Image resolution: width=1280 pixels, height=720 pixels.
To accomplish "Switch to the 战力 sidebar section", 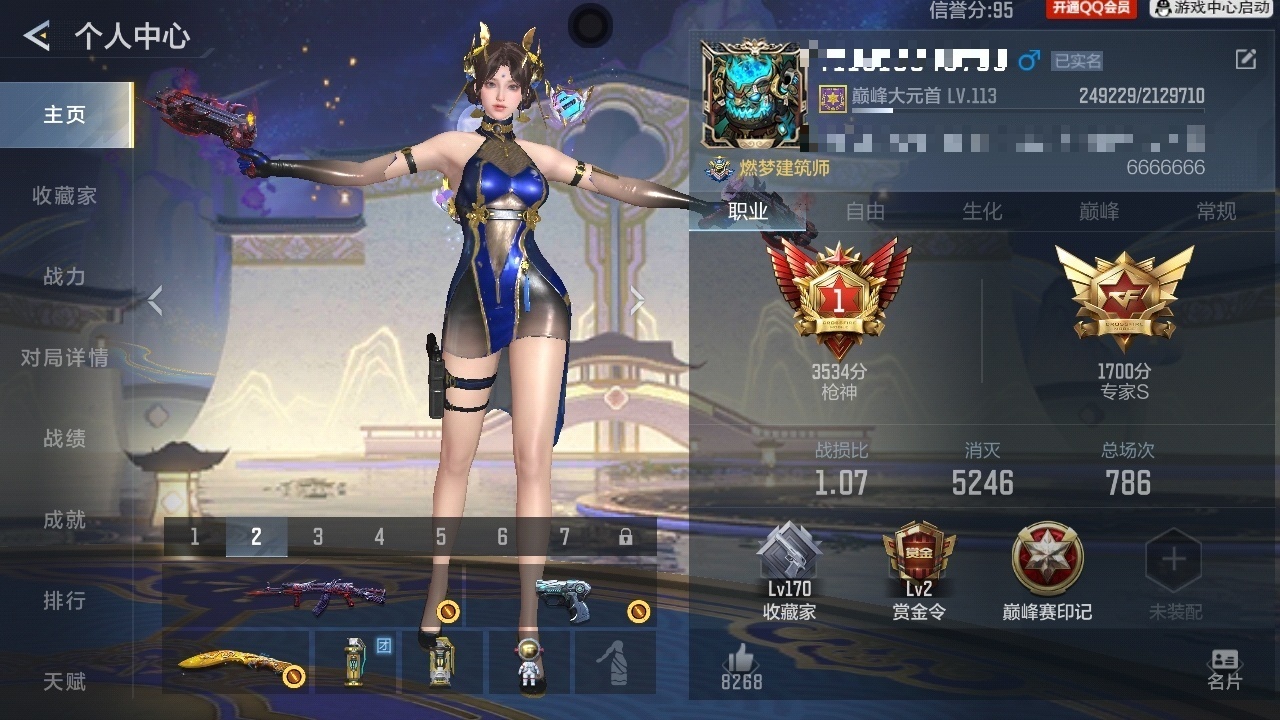I will point(65,277).
